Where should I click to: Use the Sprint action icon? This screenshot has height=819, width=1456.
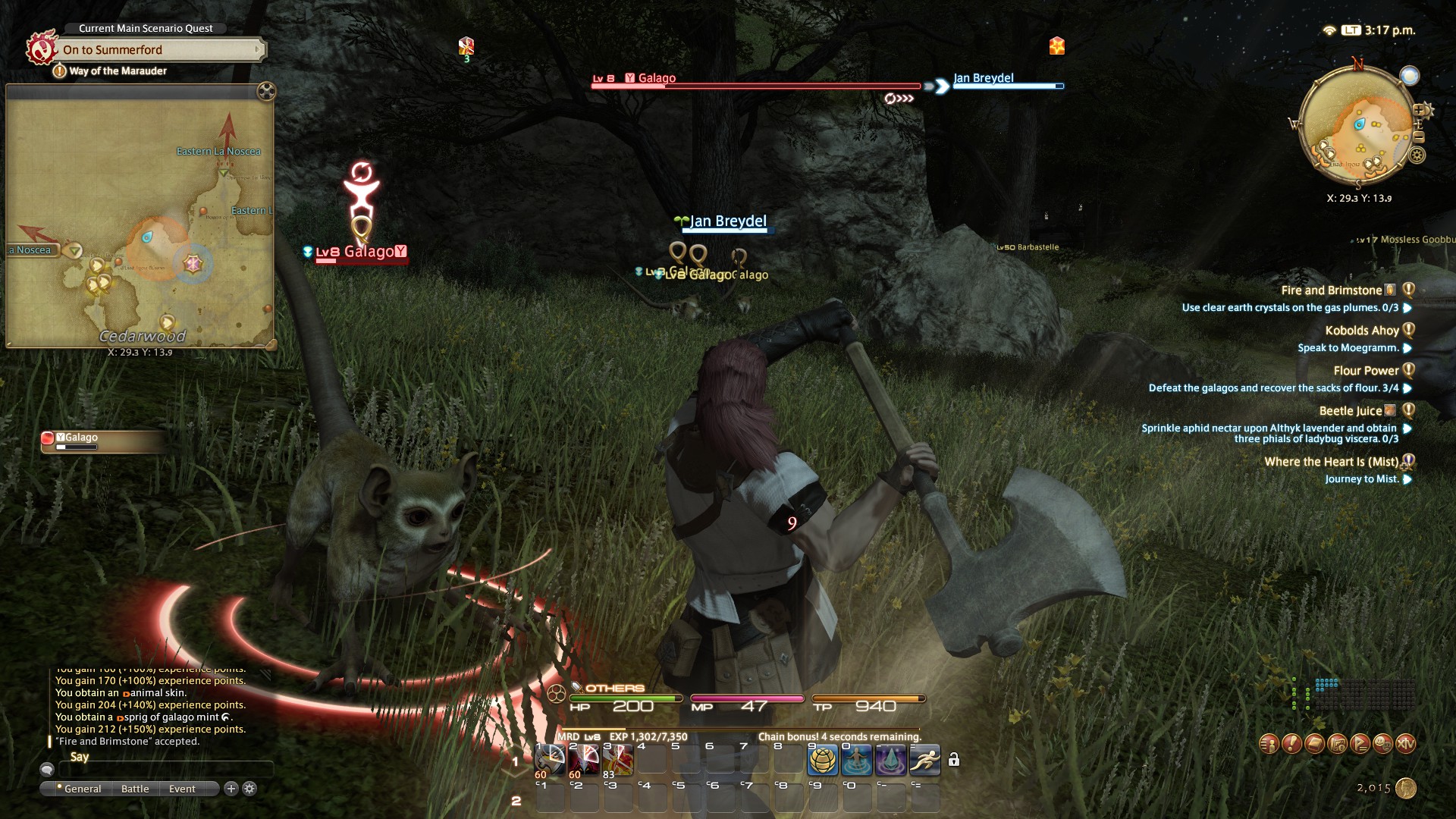tap(925, 760)
